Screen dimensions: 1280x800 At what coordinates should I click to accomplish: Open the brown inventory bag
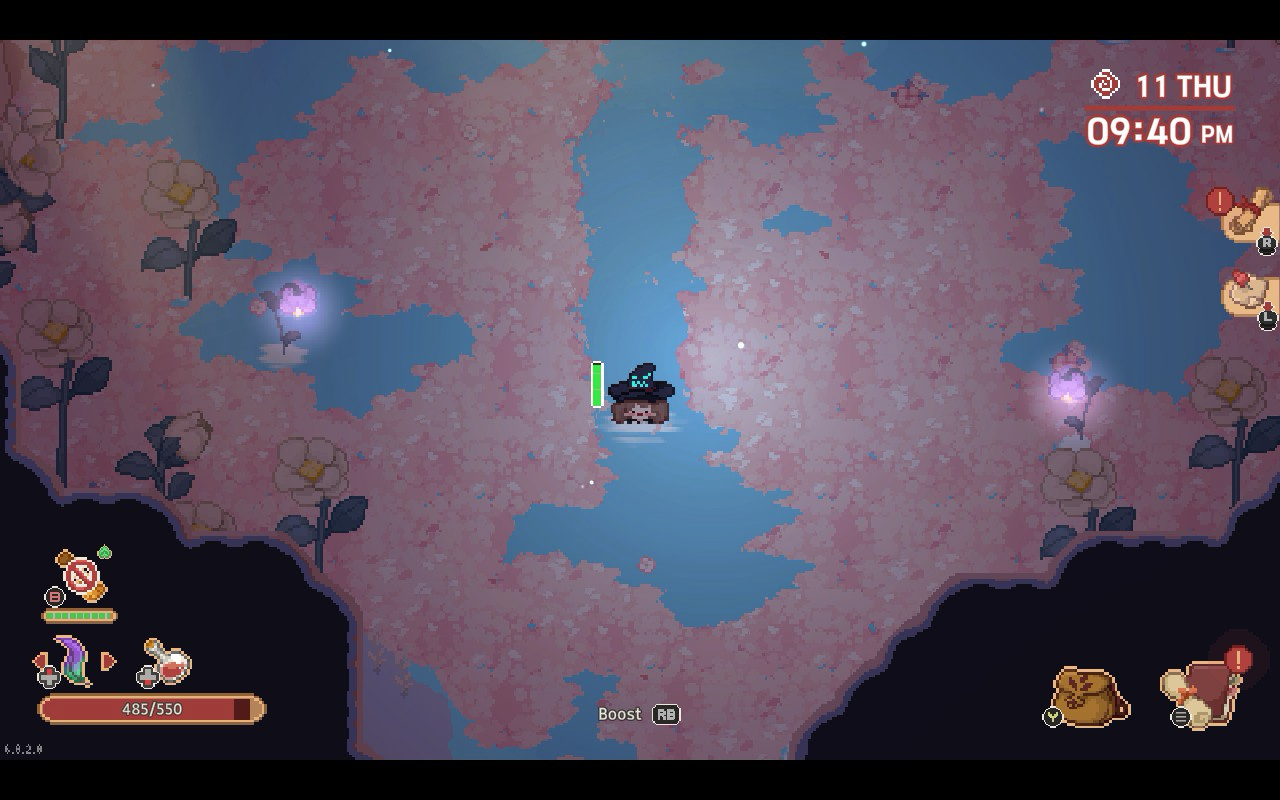(x=1090, y=696)
